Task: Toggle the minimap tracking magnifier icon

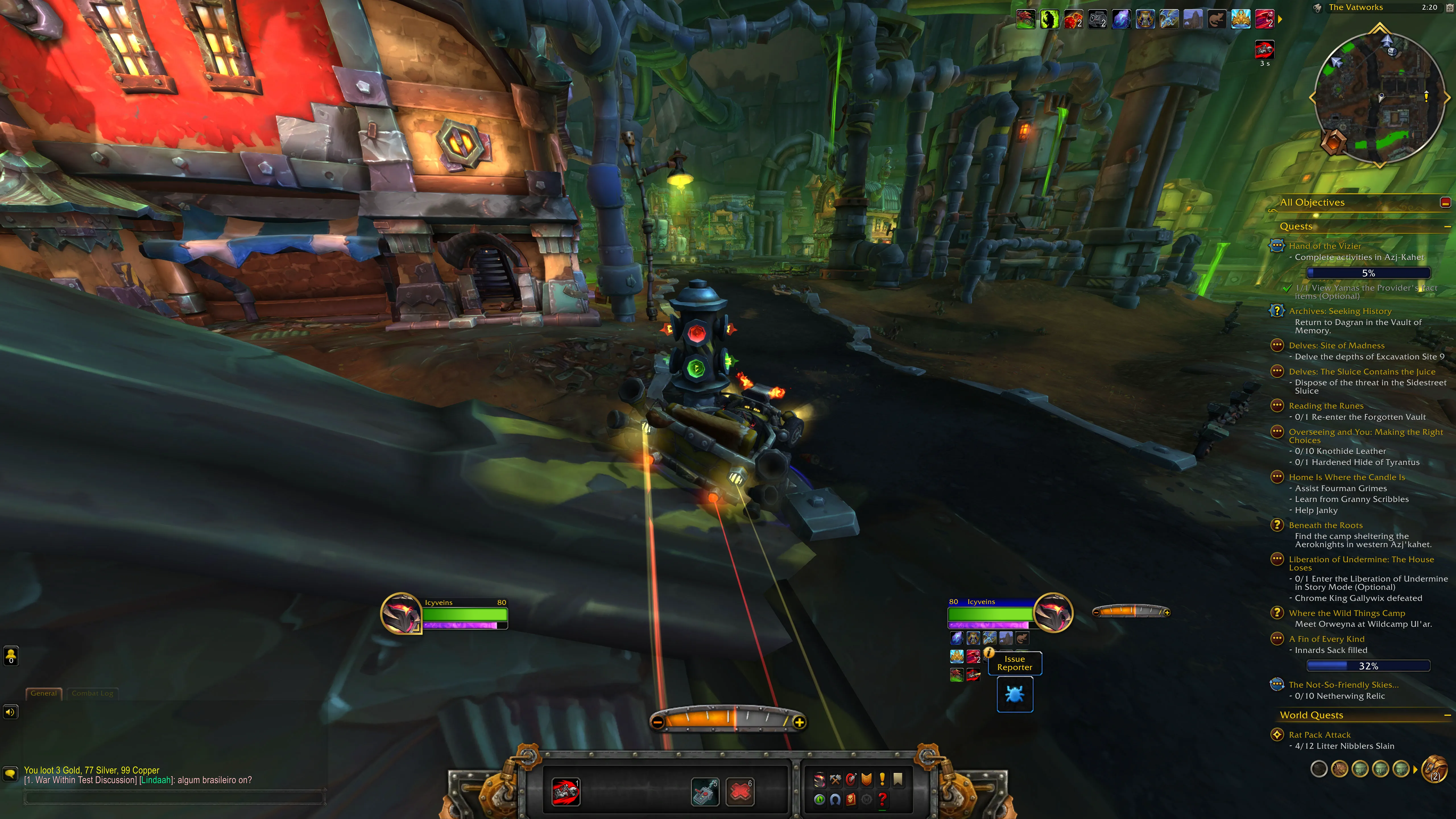Action: point(1317,8)
